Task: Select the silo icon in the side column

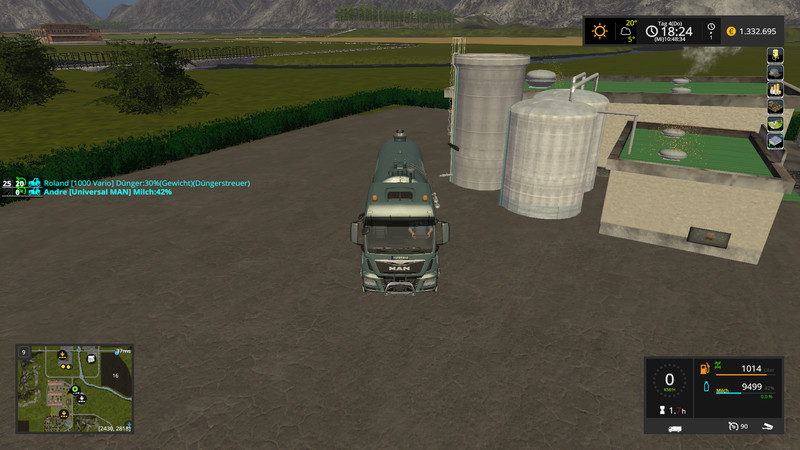Action: 774,55
